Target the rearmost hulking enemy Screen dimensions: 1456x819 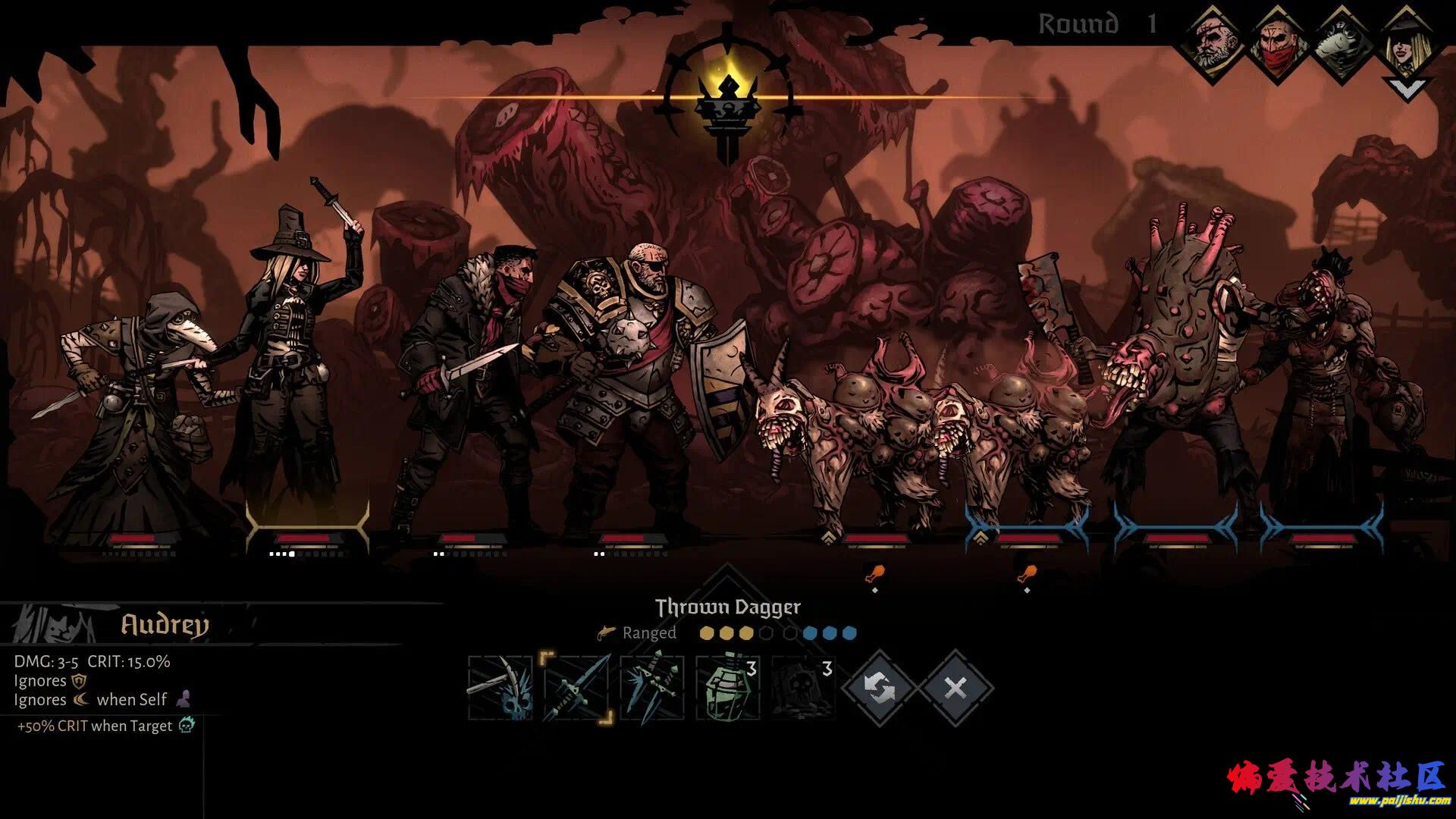click(1323, 379)
